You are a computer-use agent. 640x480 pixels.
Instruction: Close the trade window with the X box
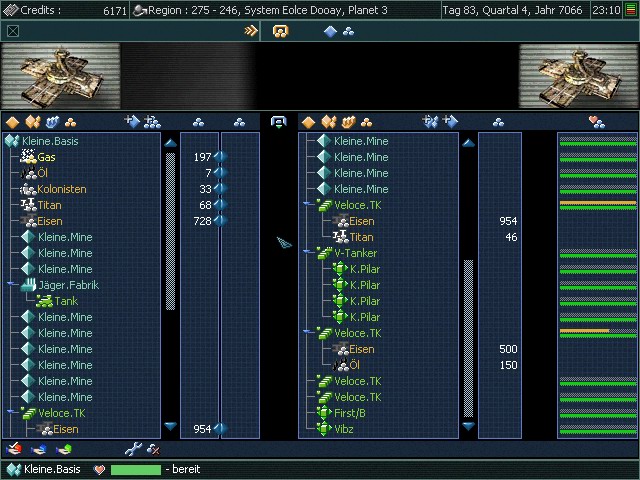12,31
